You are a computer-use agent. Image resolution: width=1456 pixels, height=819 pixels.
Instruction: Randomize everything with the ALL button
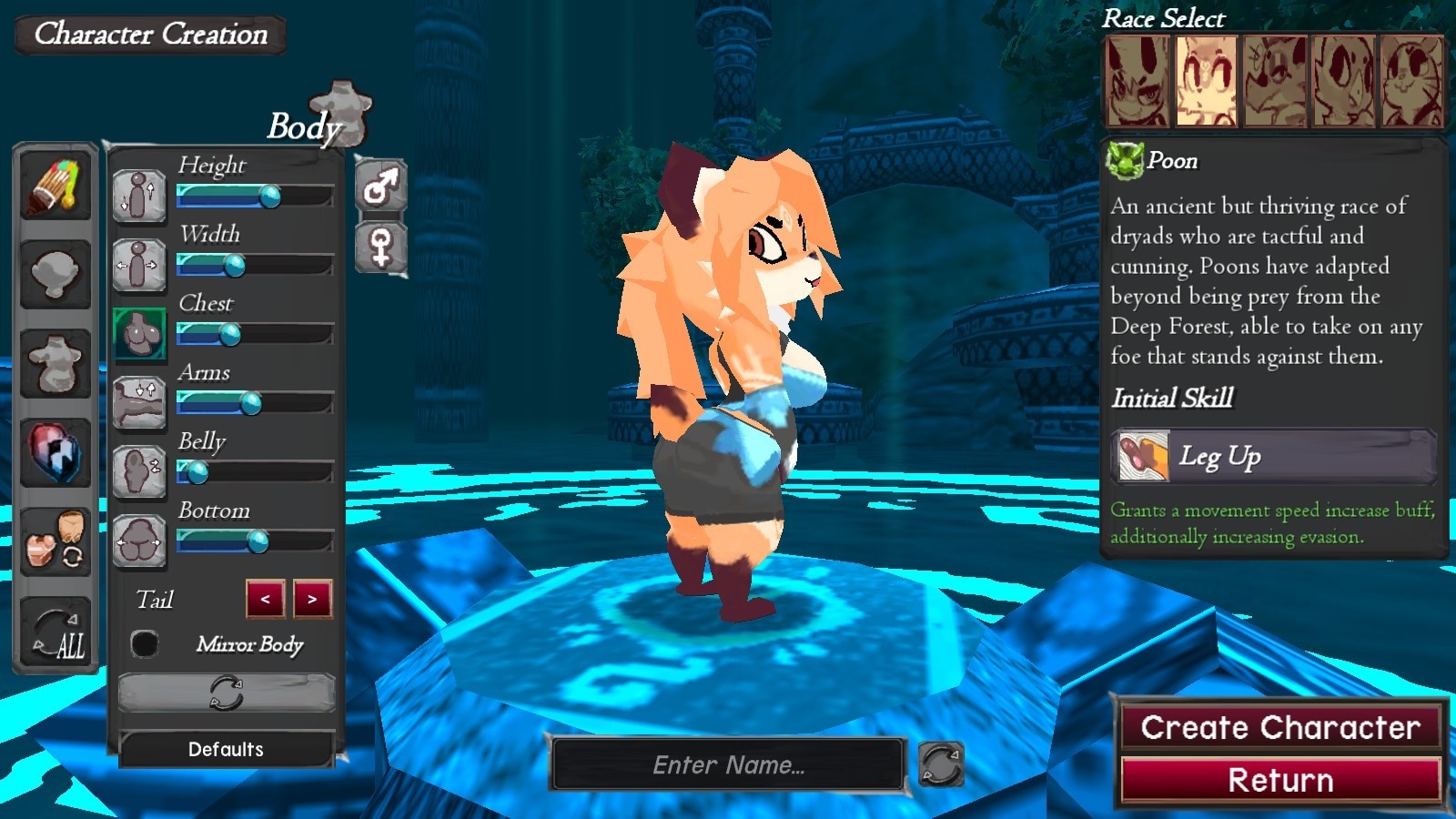[56, 632]
